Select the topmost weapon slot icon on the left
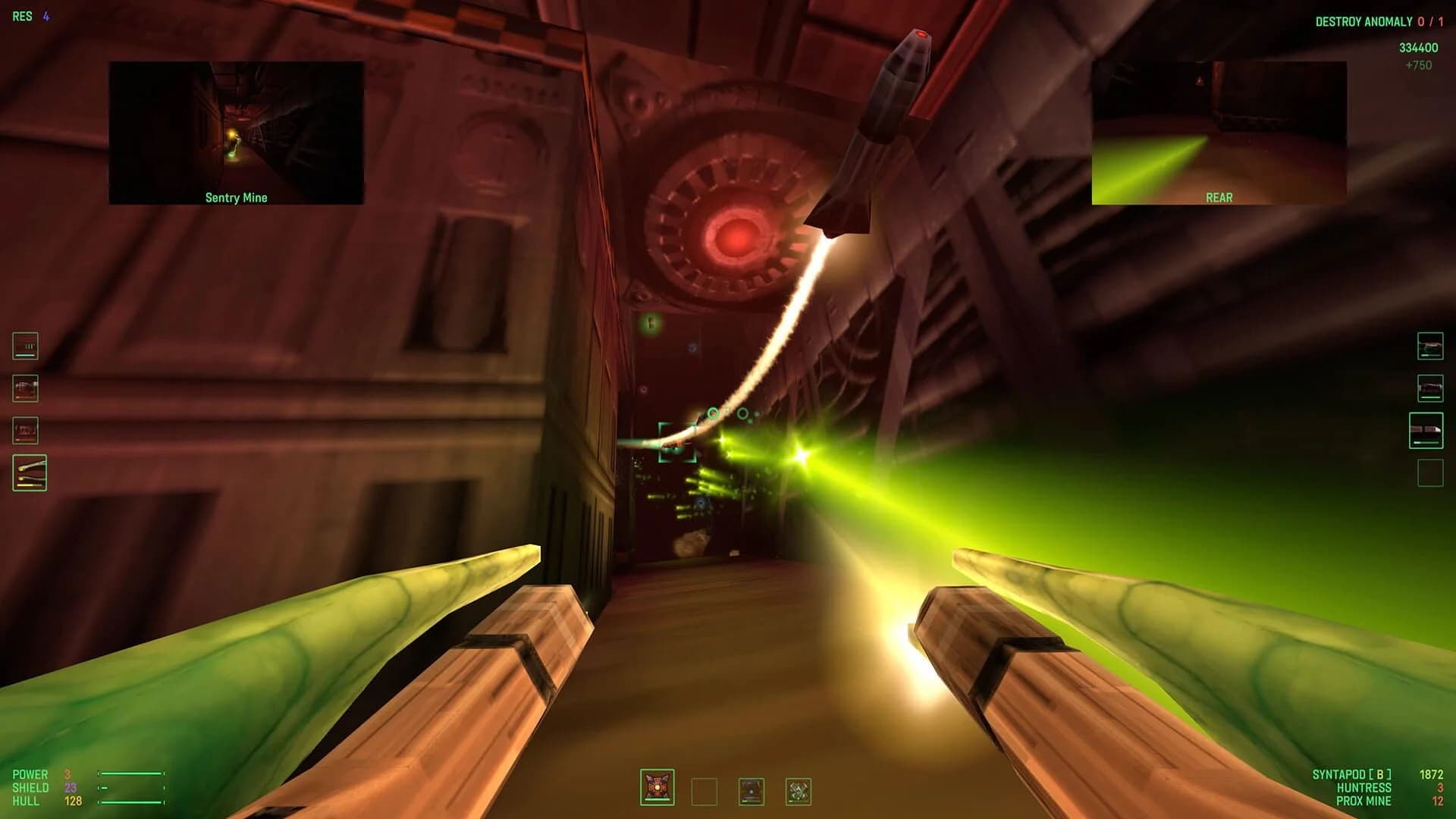The image size is (1456, 819). (x=24, y=346)
